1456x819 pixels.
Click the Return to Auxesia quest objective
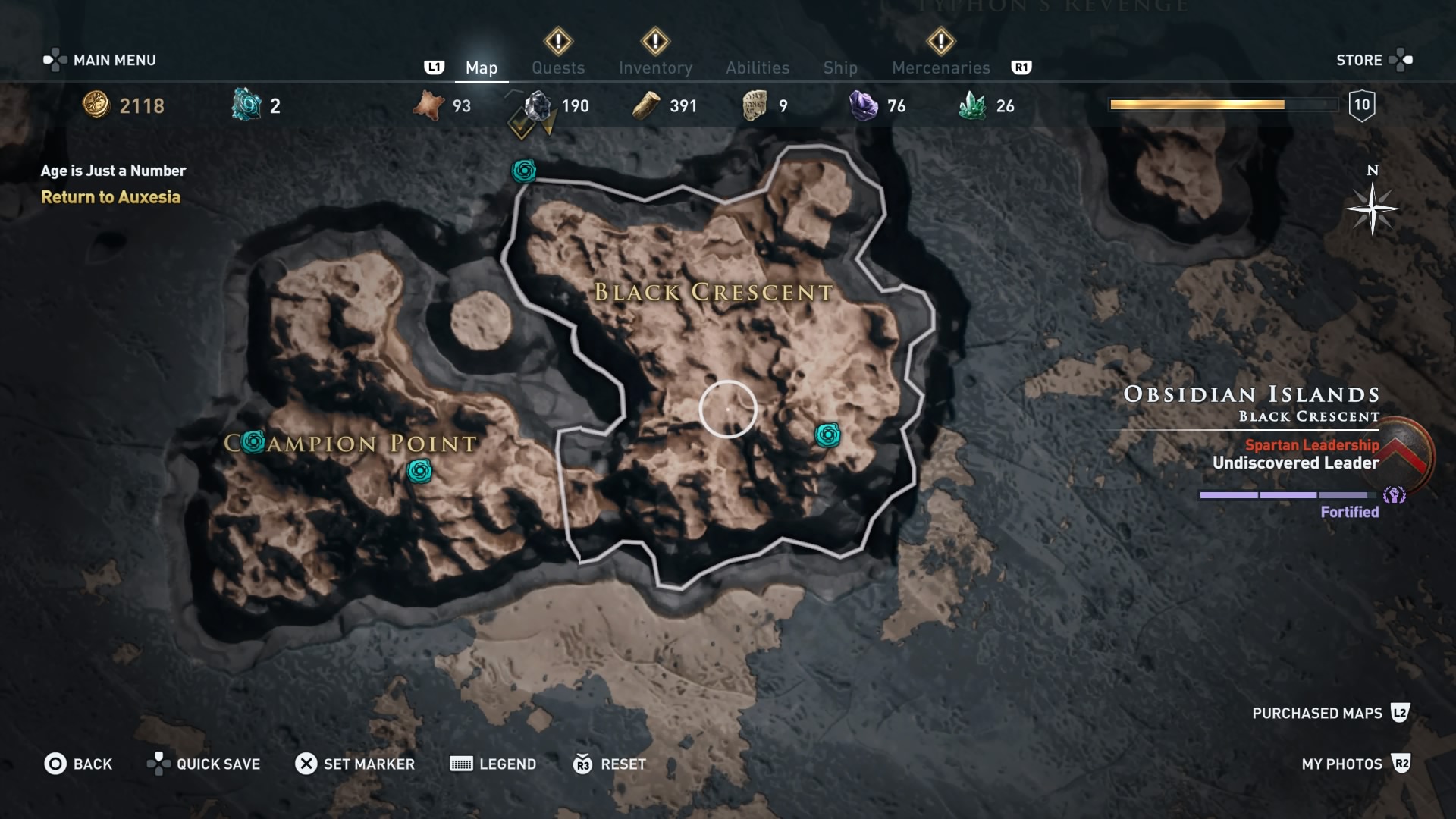pos(111,198)
